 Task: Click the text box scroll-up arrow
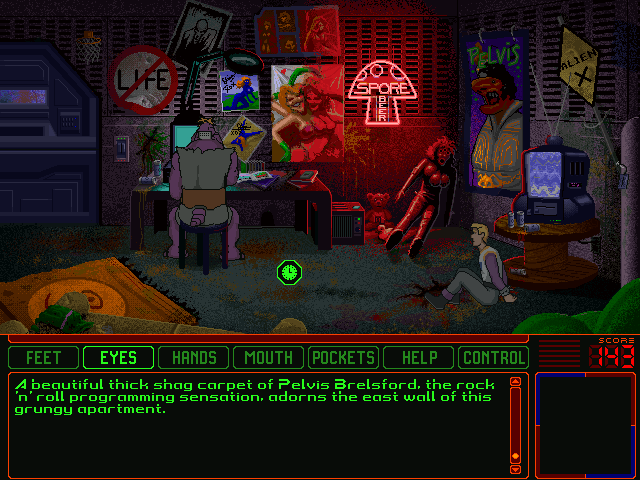coord(516,381)
